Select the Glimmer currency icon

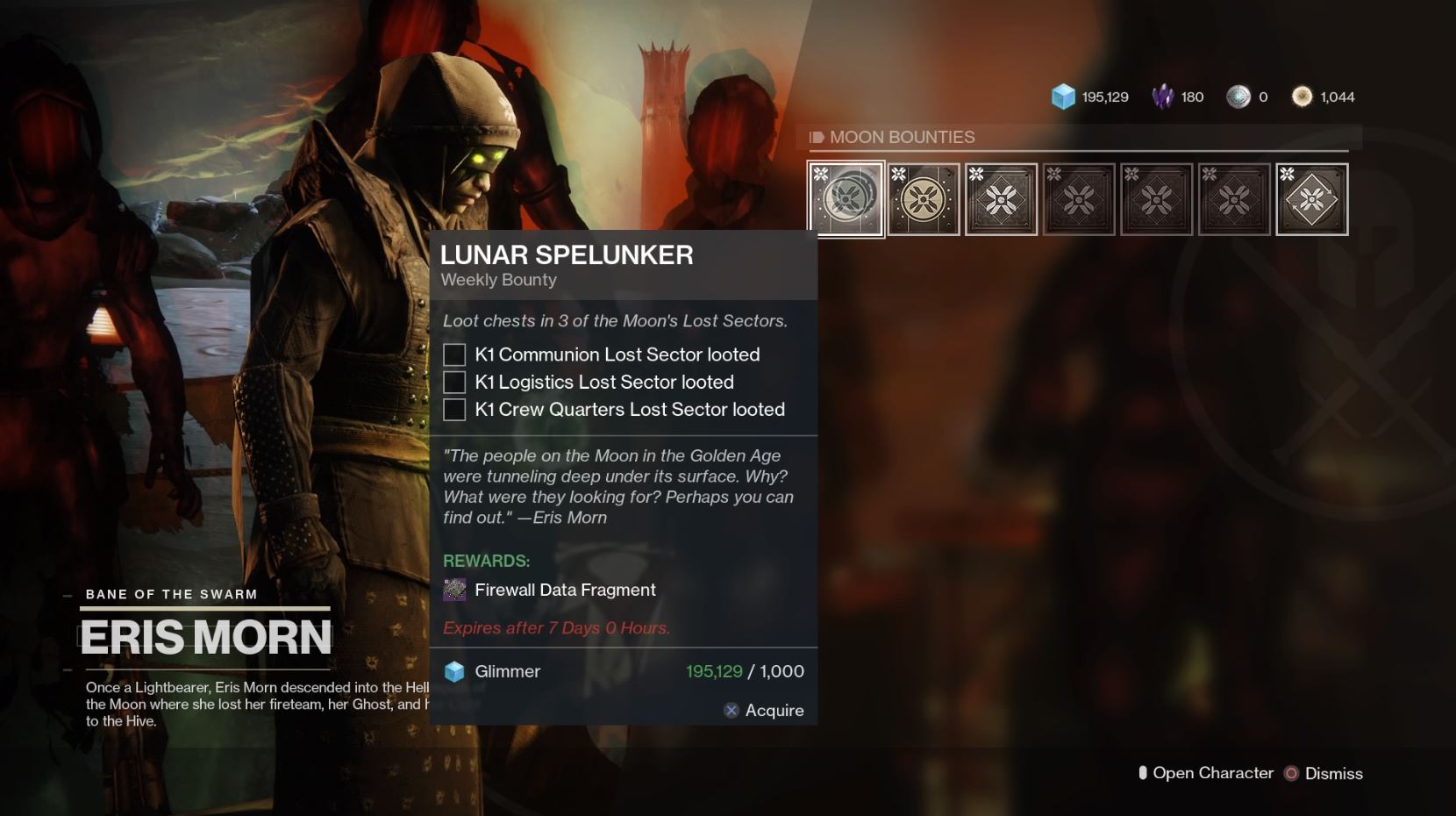[1064, 97]
